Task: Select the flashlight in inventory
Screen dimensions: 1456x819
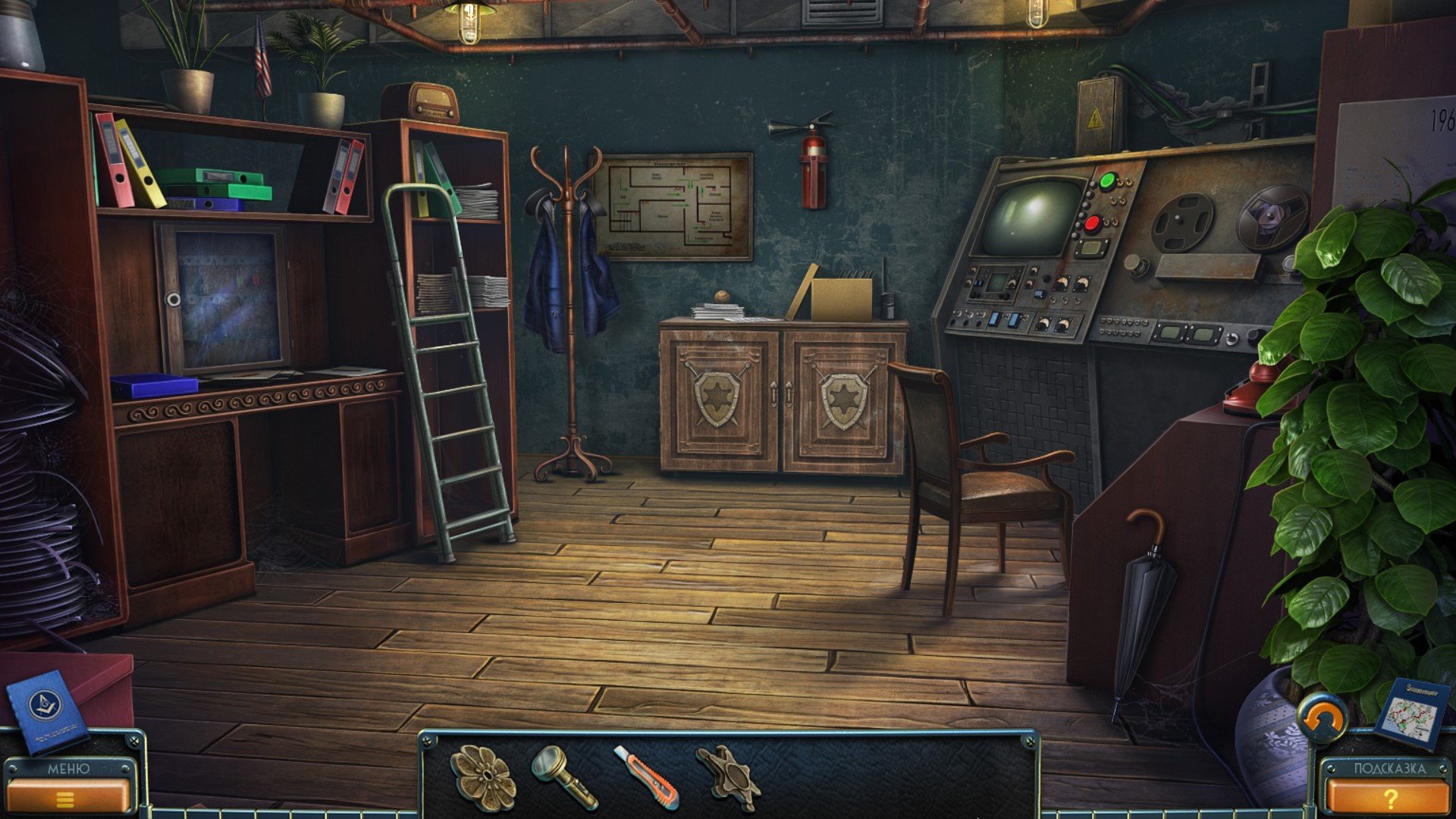Action: (564, 776)
